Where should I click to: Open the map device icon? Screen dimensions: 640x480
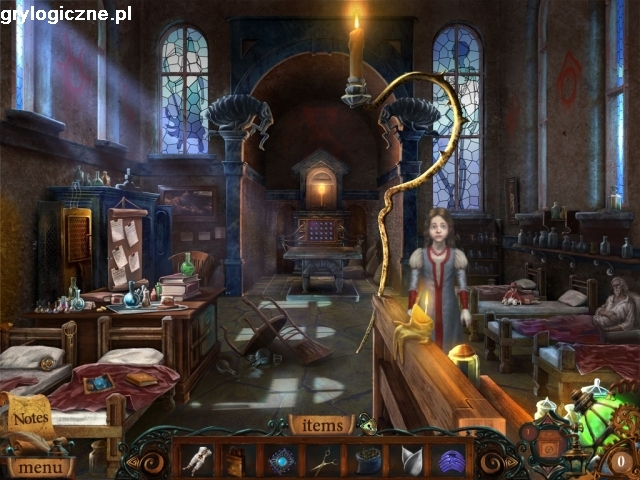tap(548, 440)
